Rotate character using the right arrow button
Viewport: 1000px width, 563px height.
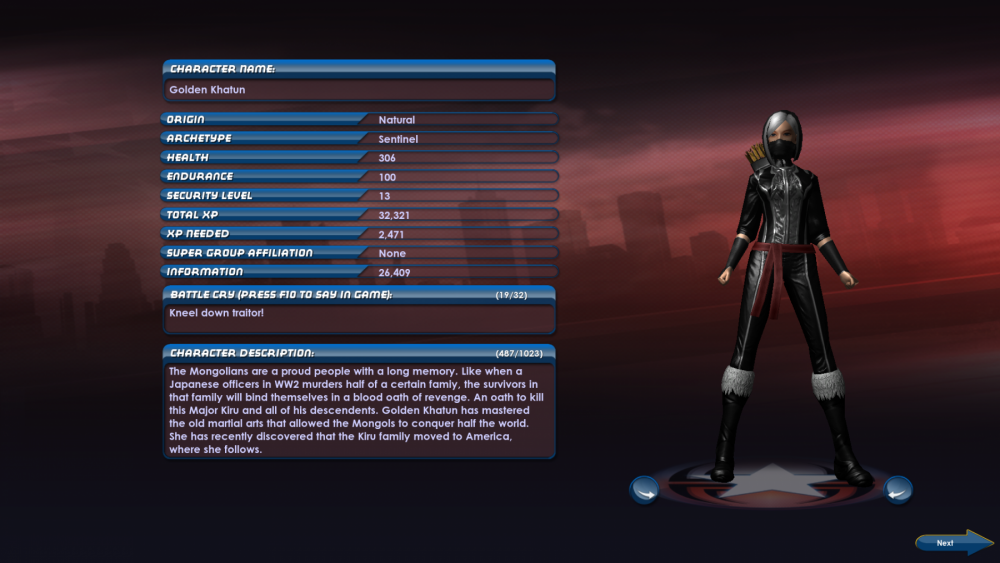coord(898,490)
